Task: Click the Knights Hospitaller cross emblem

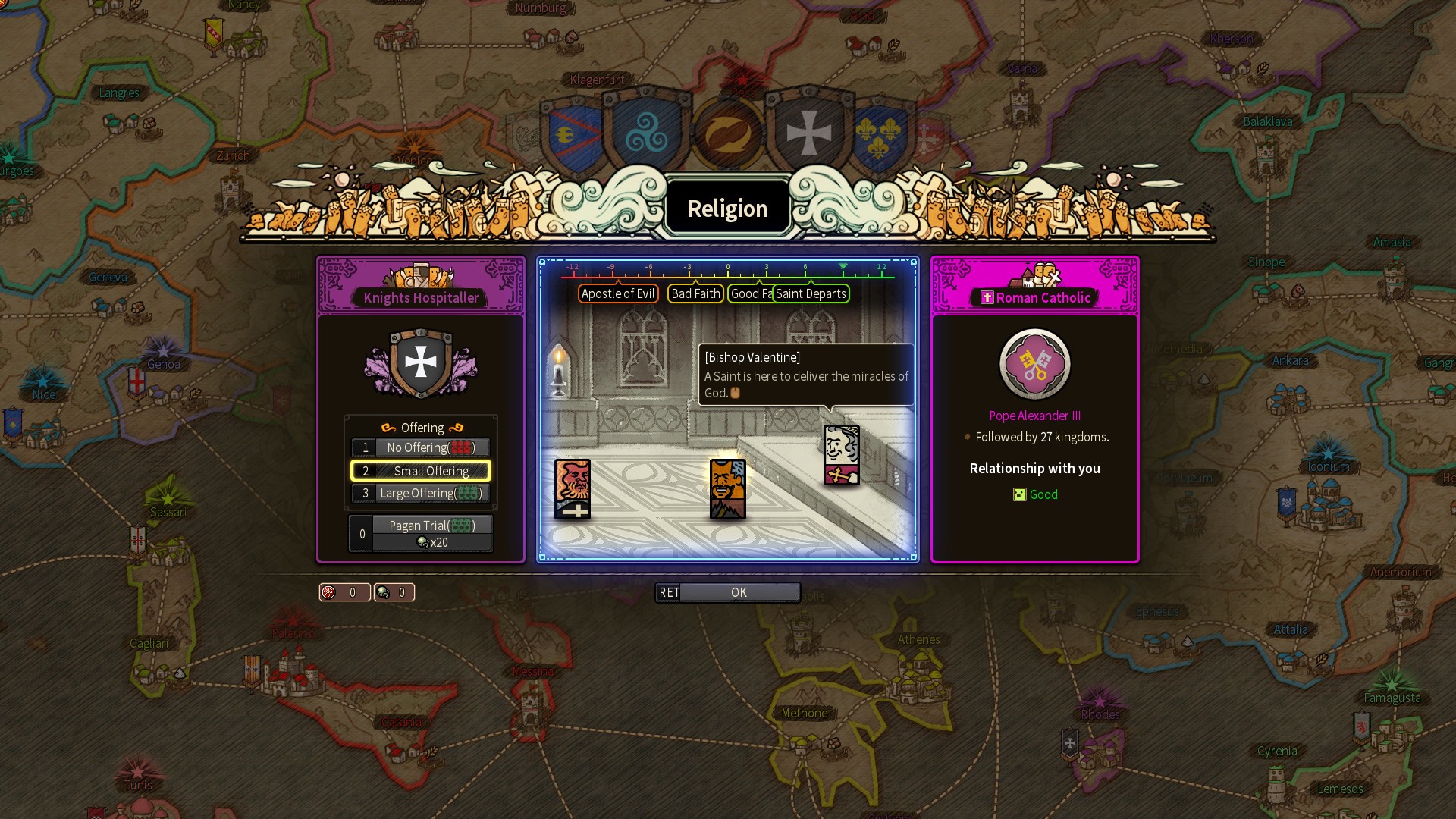Action: (420, 362)
